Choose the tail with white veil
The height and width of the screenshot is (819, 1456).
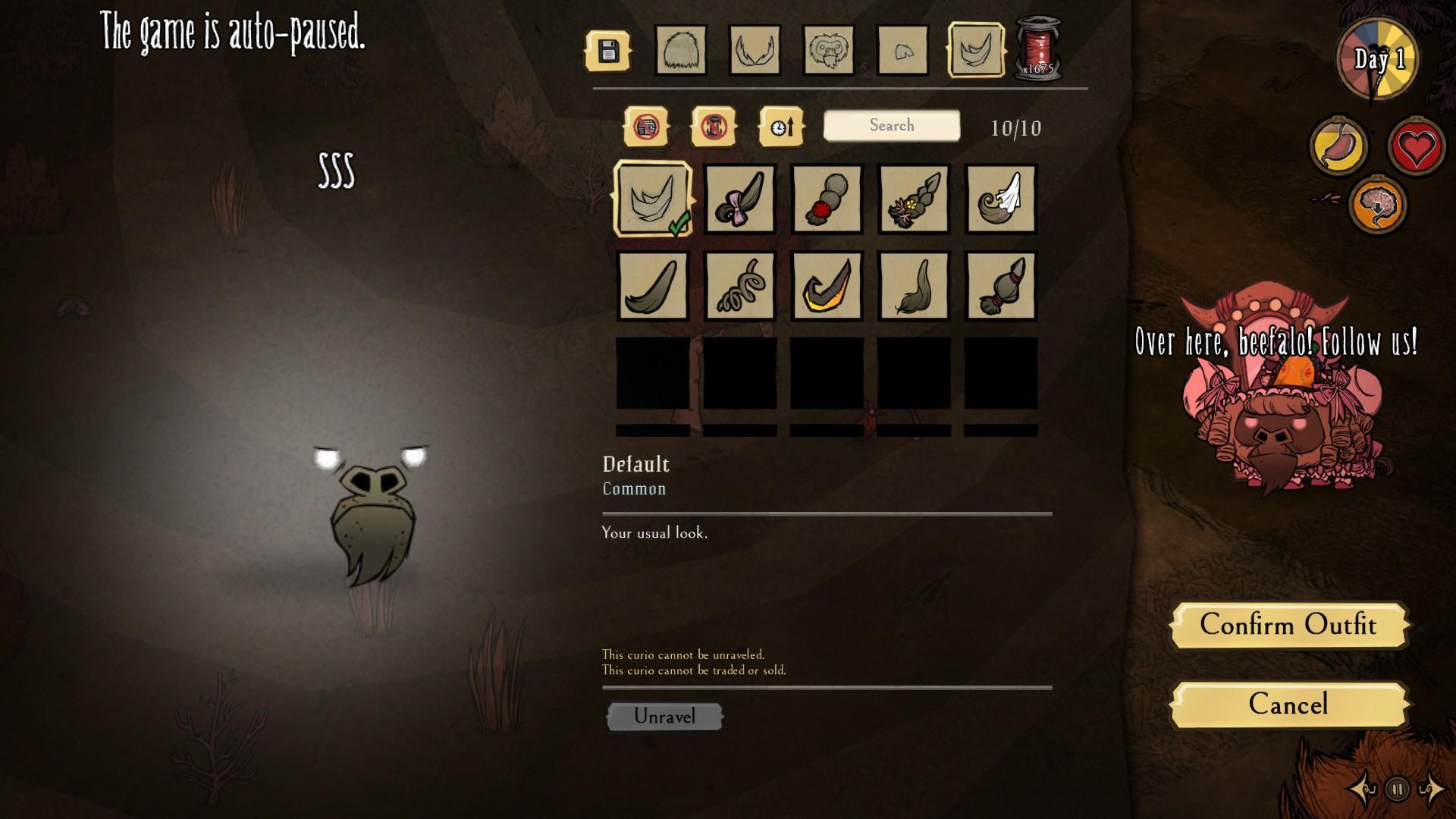tap(1001, 199)
